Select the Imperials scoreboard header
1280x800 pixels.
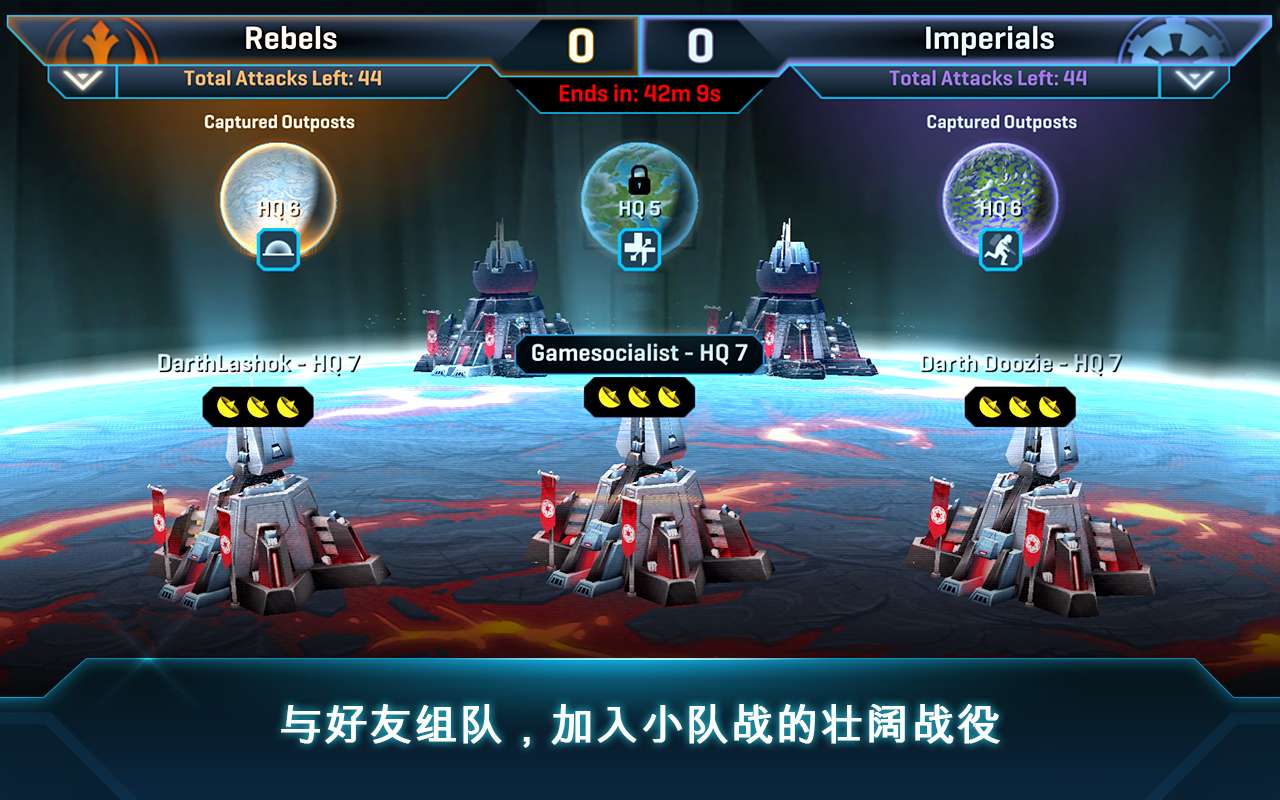(988, 38)
